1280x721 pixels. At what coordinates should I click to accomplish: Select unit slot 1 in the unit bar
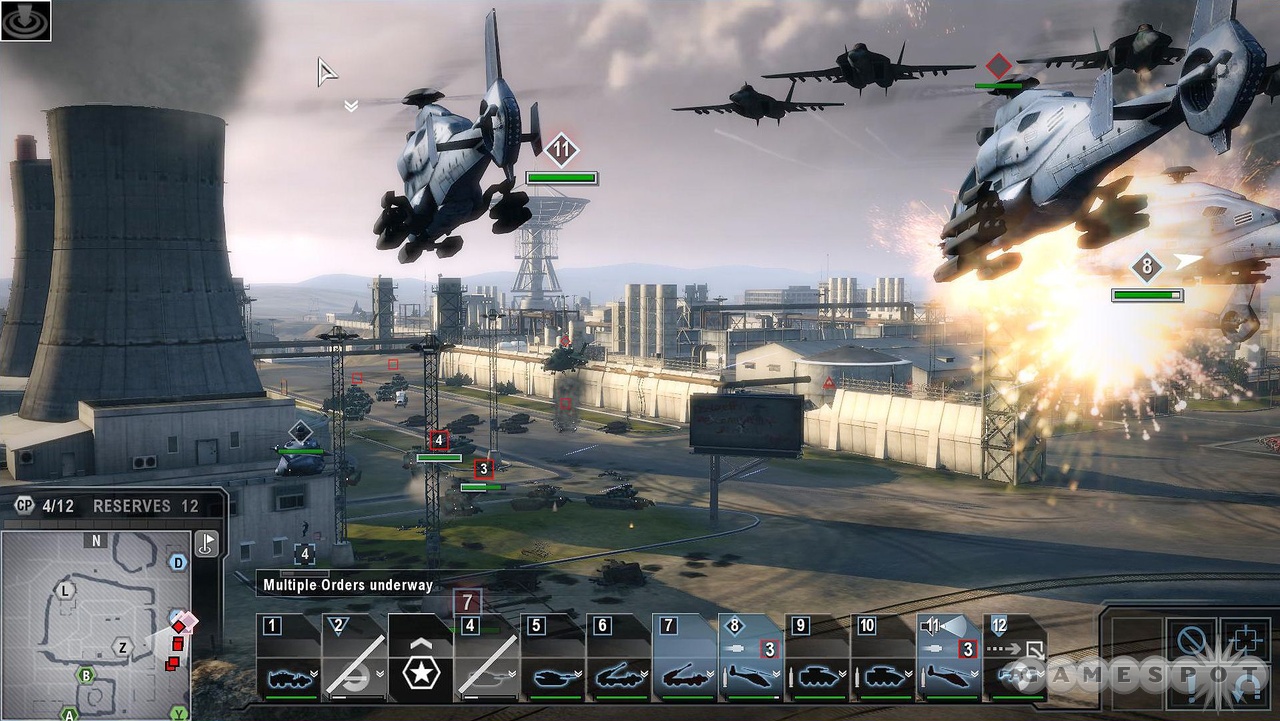[288, 658]
